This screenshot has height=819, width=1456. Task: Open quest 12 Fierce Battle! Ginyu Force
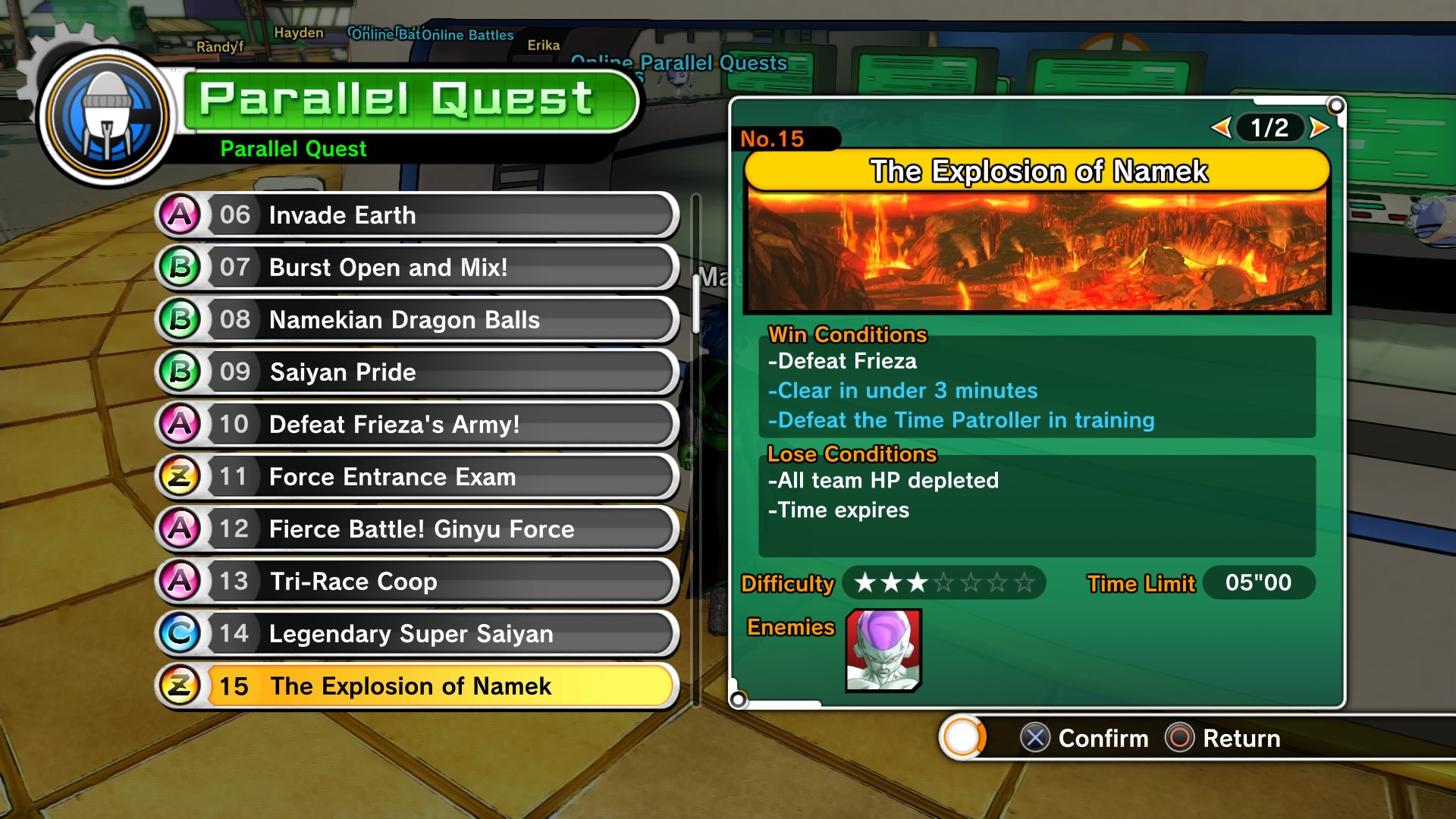[417, 529]
